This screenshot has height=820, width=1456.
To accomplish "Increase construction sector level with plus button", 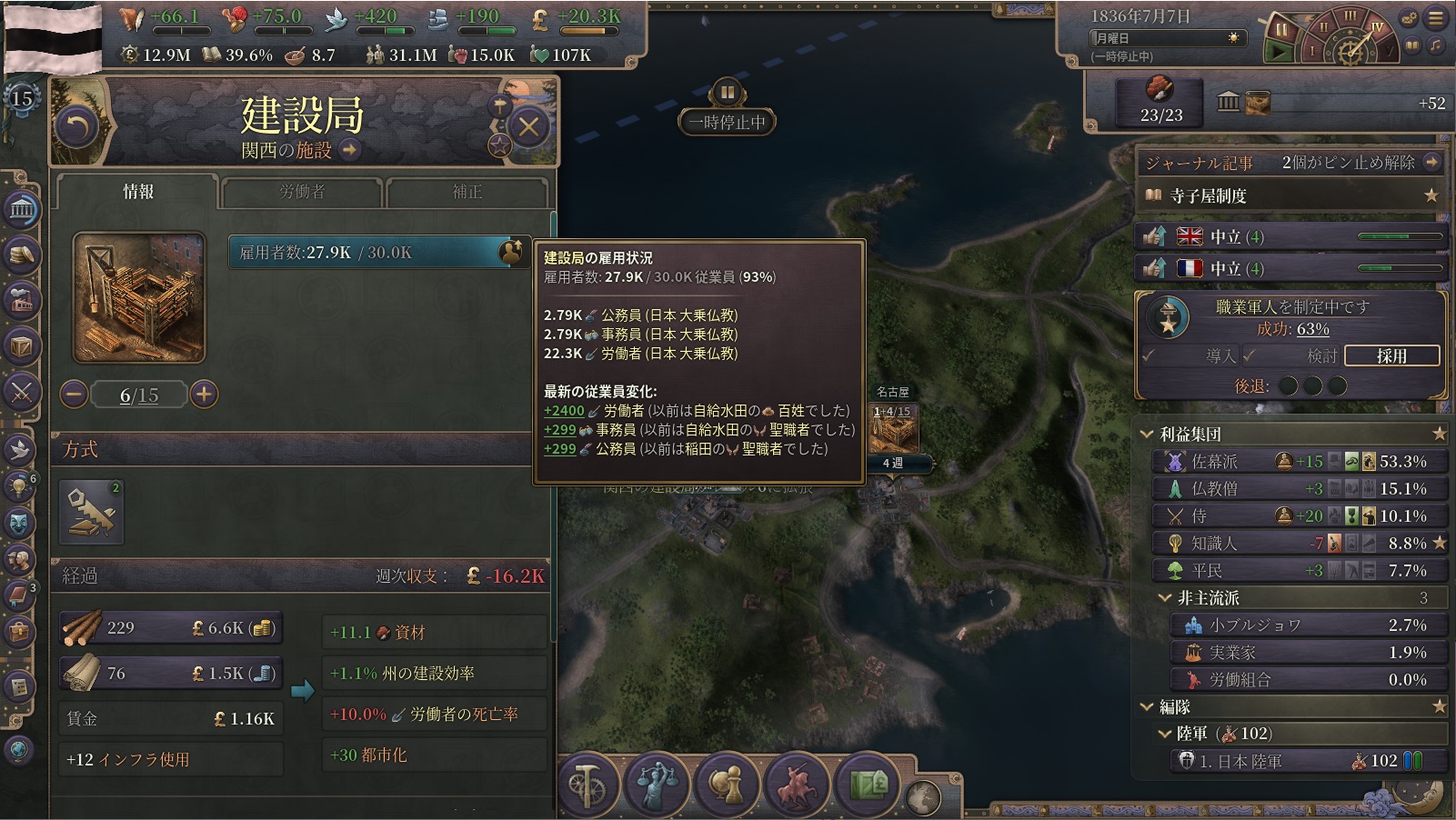I will pyautogui.click(x=205, y=394).
